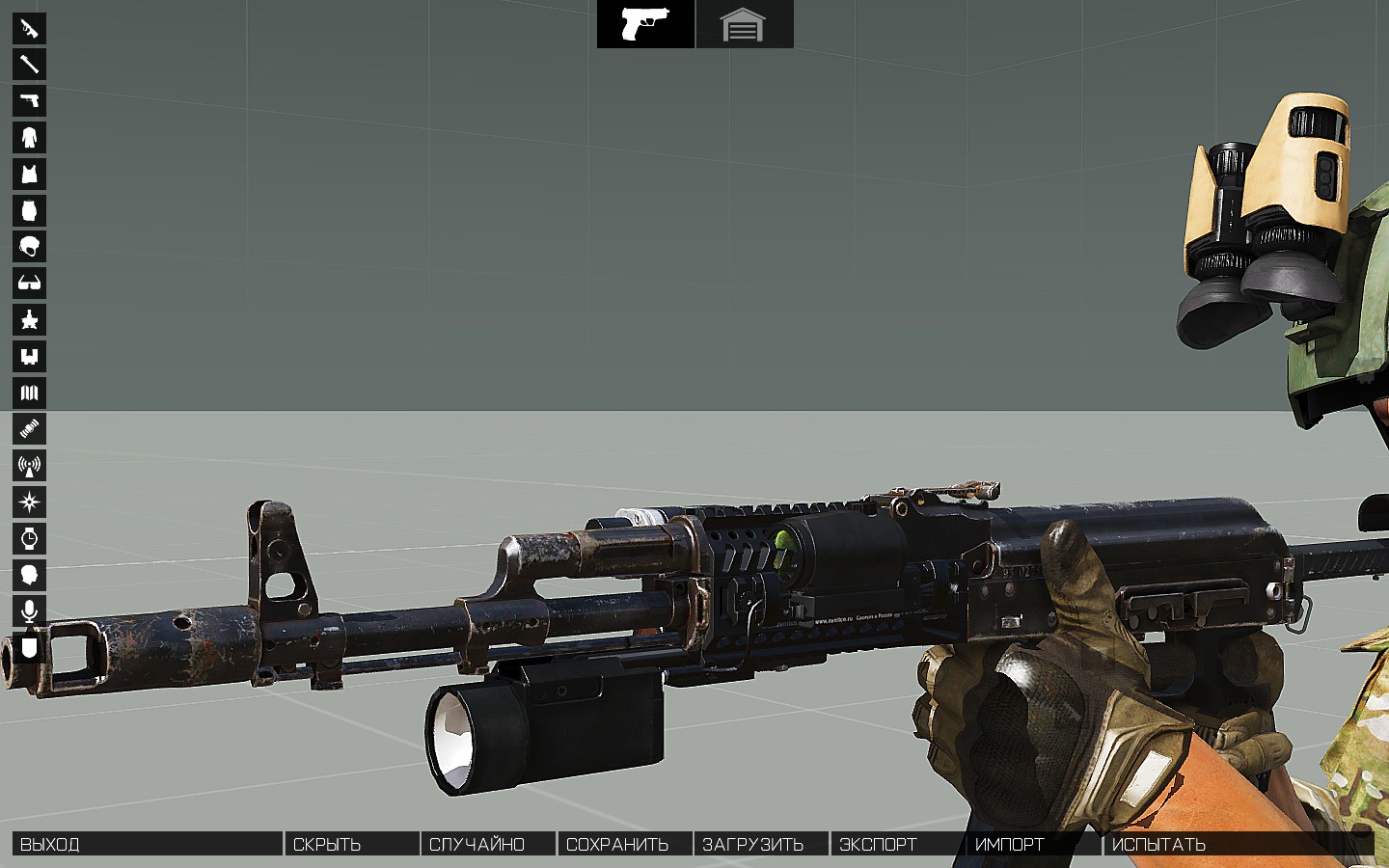This screenshot has height=868, width=1389.
Task: Select the primary weapon rifle category
Action: 29,28
